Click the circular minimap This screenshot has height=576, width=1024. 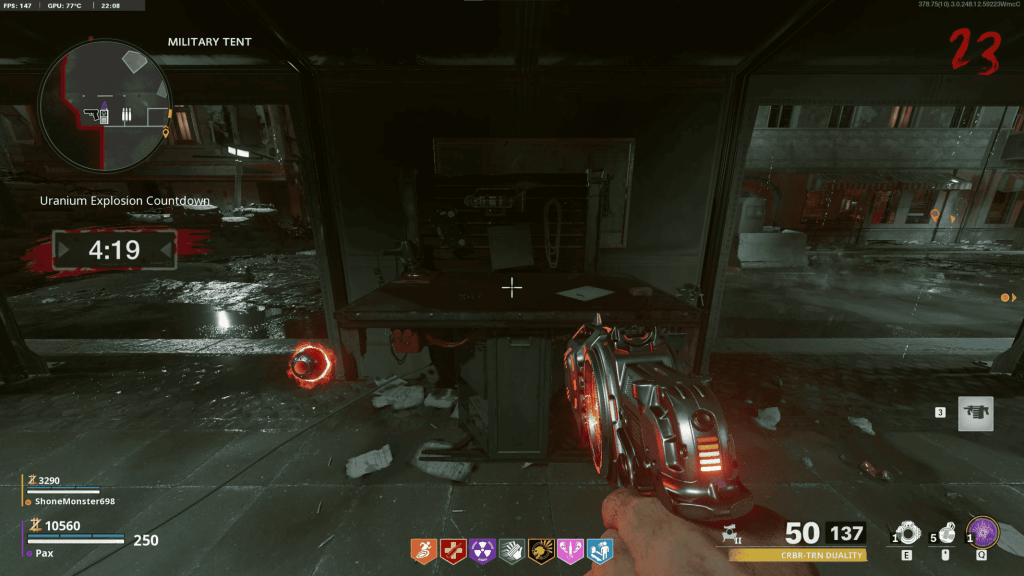[x=104, y=106]
